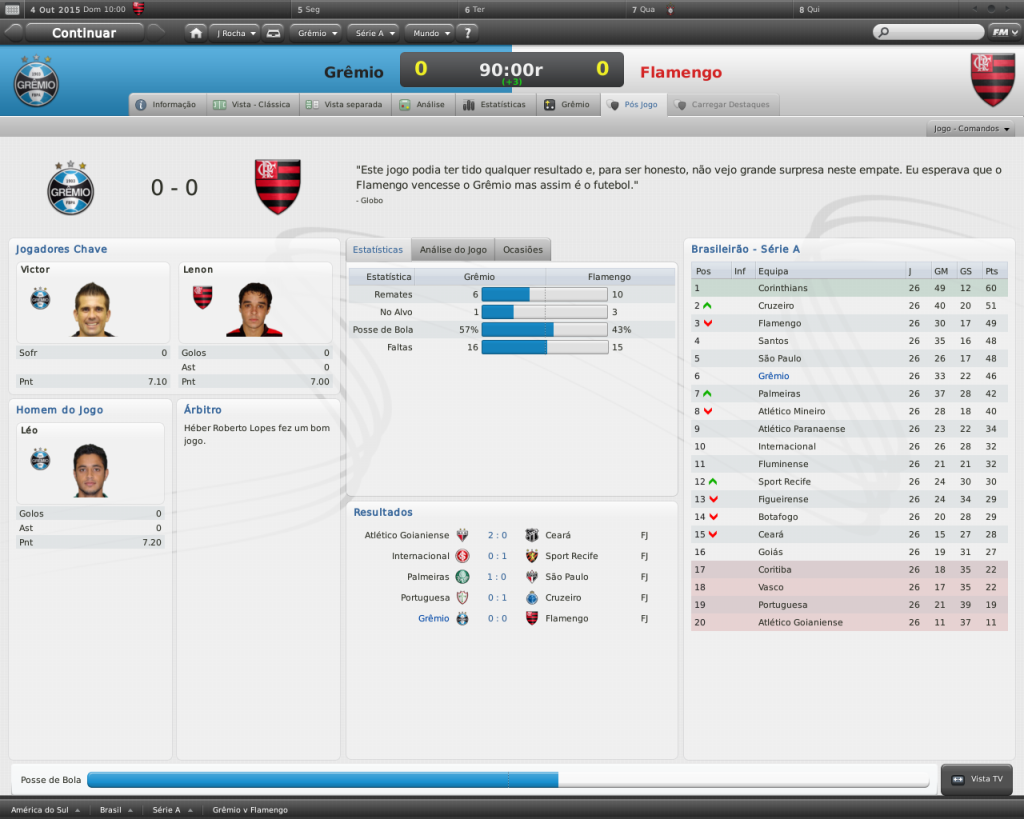
Task: Open the Série A competition dropdown
Action: (x=375, y=33)
